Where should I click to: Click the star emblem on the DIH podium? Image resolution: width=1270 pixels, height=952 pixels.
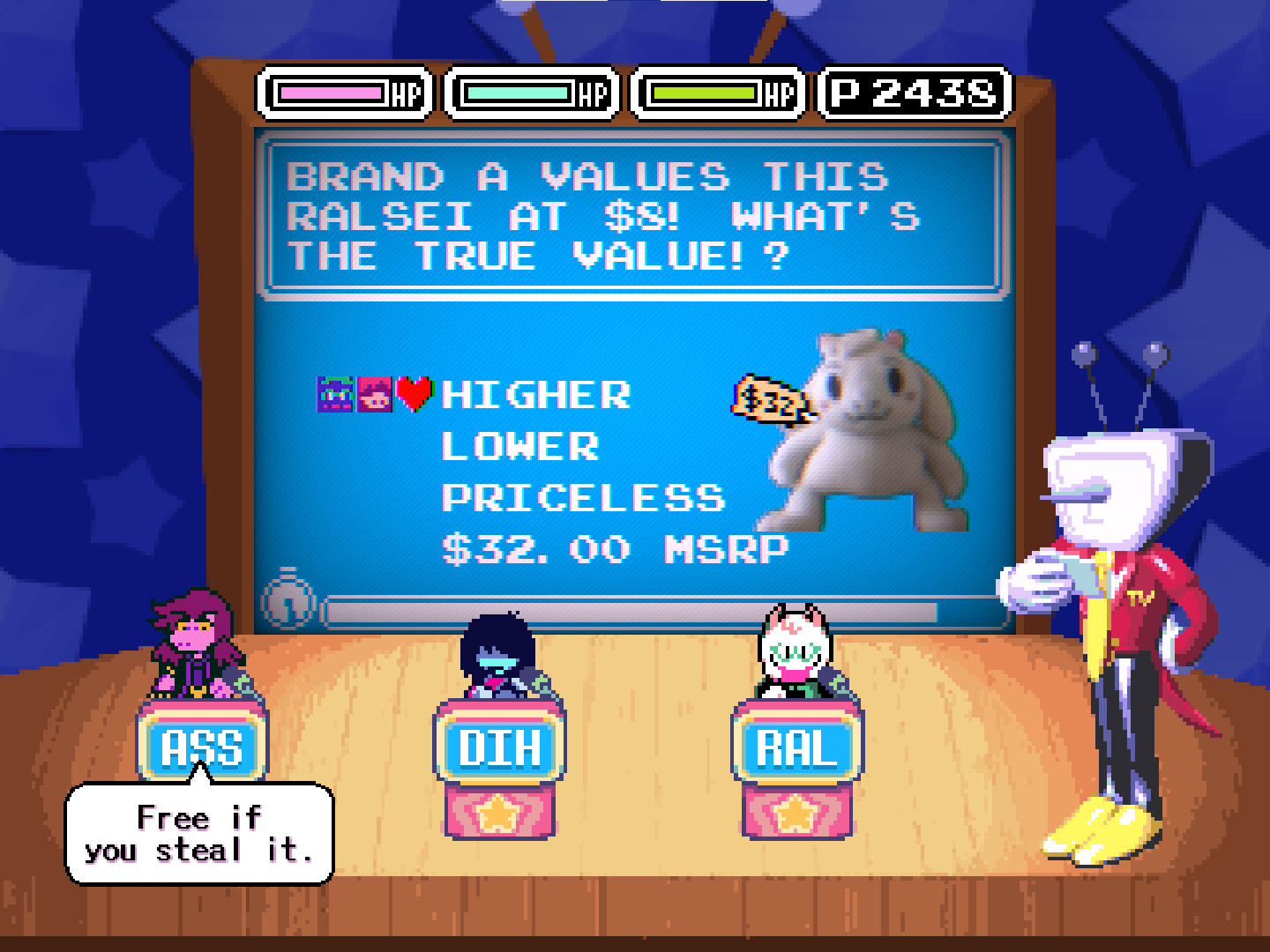(x=498, y=815)
